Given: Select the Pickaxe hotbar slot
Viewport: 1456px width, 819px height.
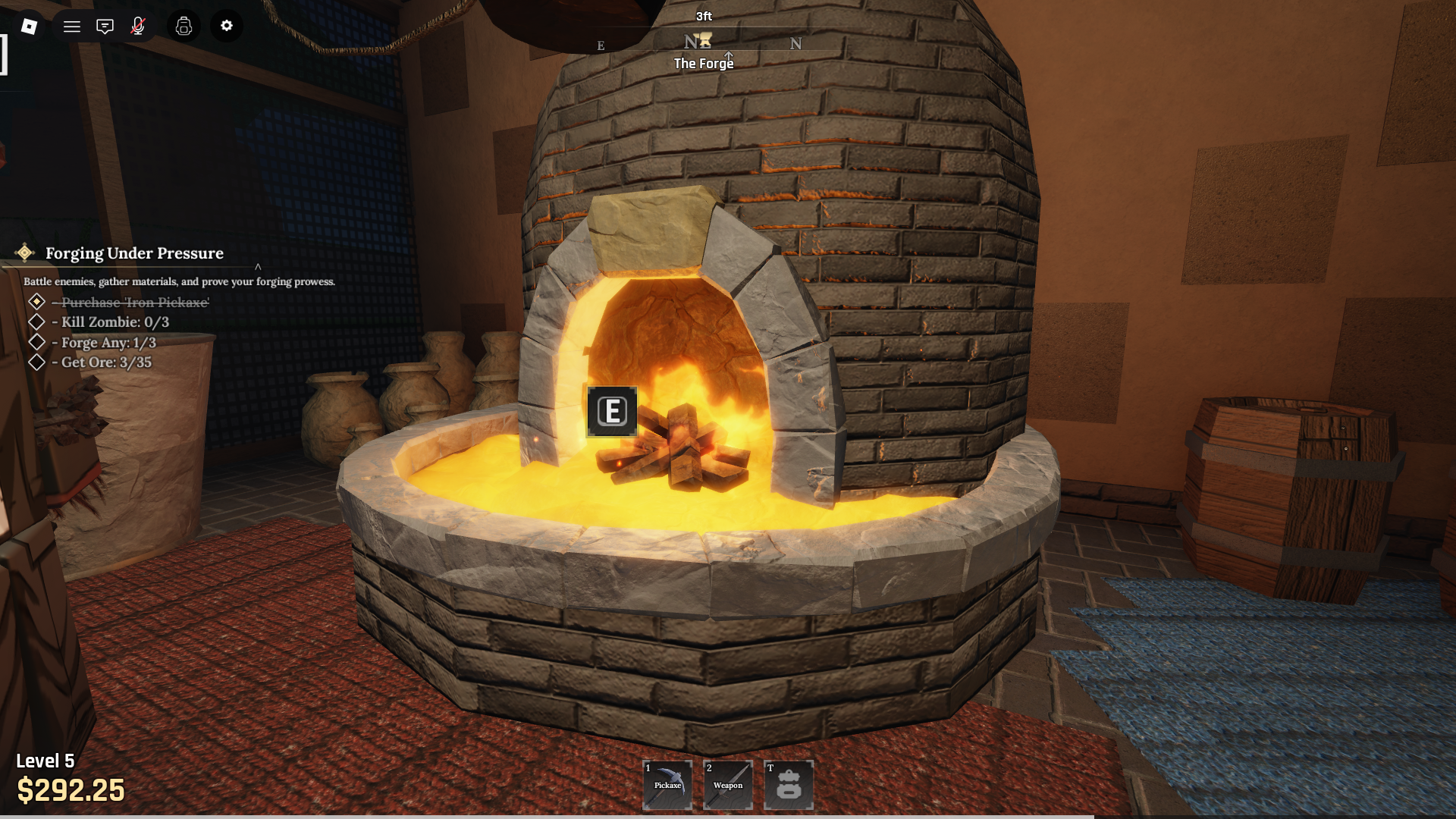Looking at the screenshot, I should tap(667, 785).
